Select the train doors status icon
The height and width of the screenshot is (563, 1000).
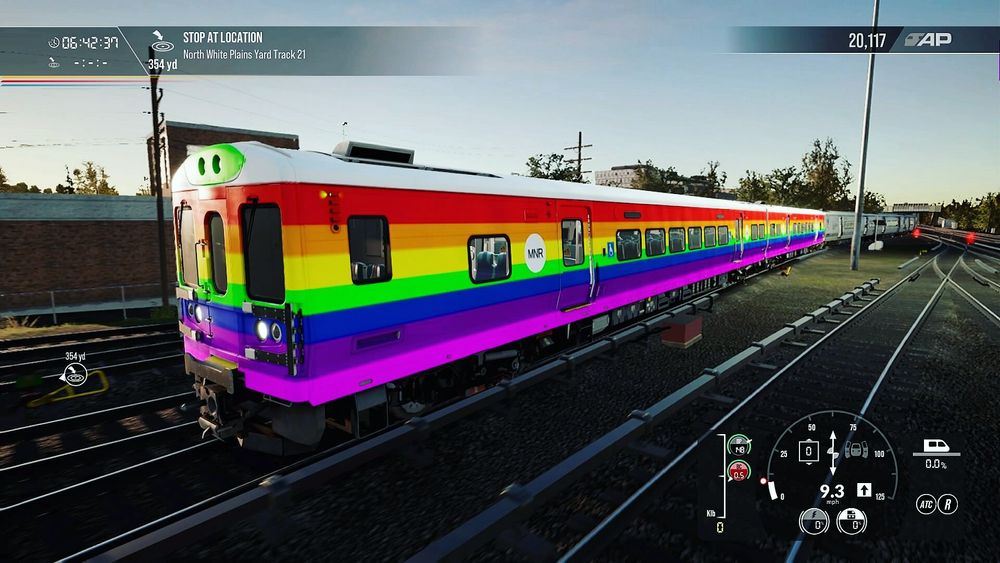tap(857, 450)
